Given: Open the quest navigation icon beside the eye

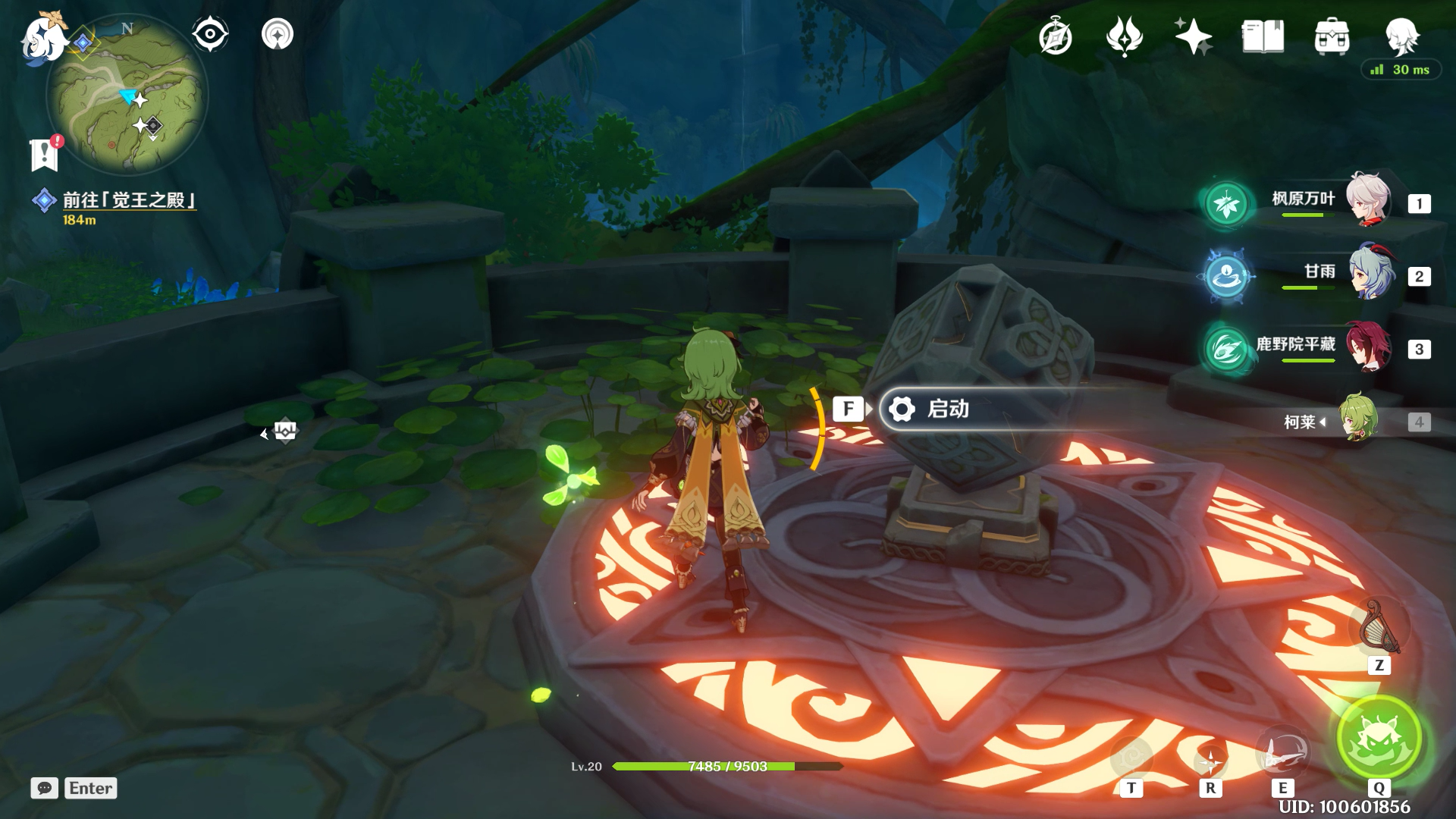Looking at the screenshot, I should (x=277, y=34).
